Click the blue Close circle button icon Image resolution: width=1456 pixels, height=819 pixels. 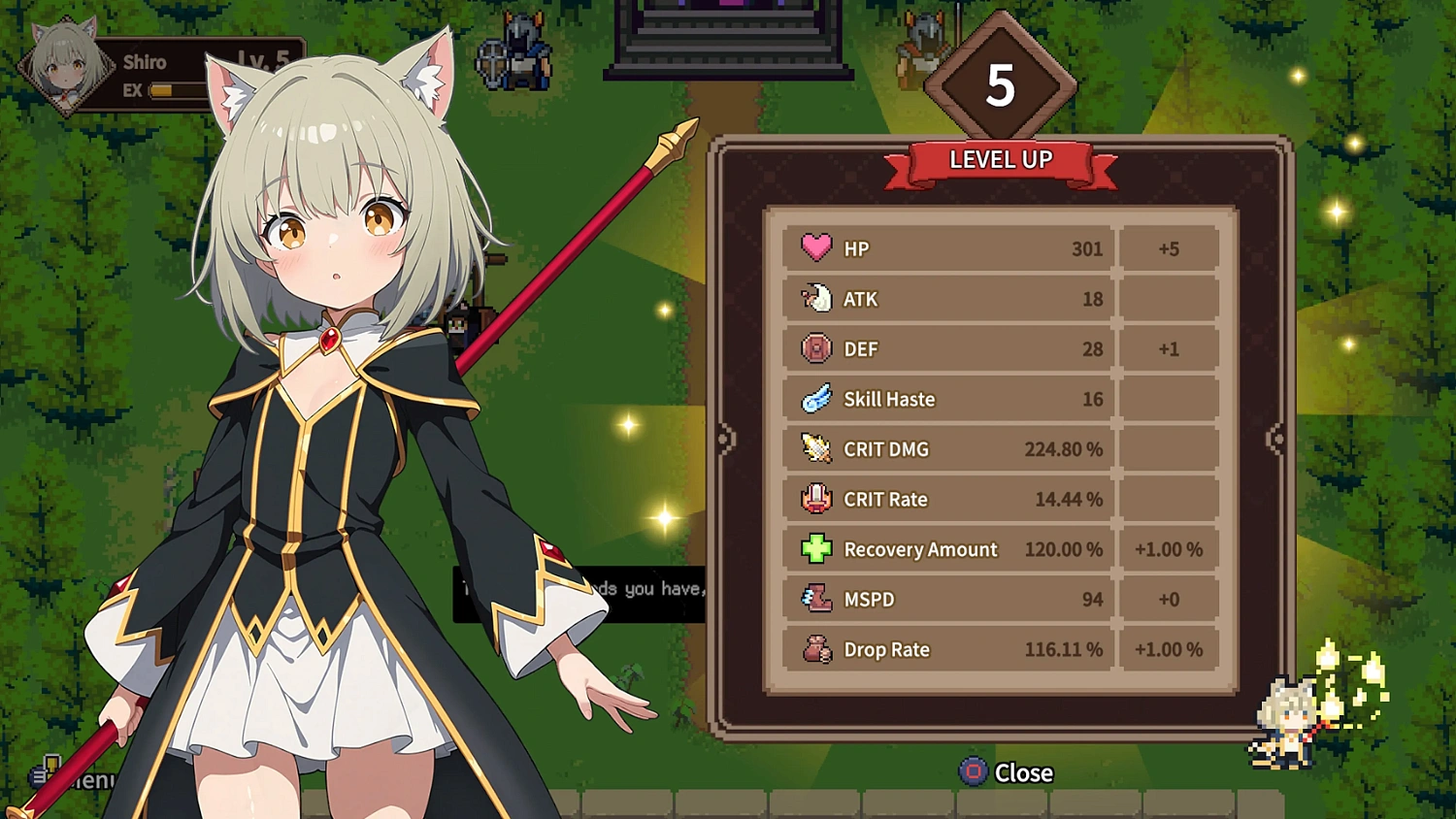coord(974,773)
